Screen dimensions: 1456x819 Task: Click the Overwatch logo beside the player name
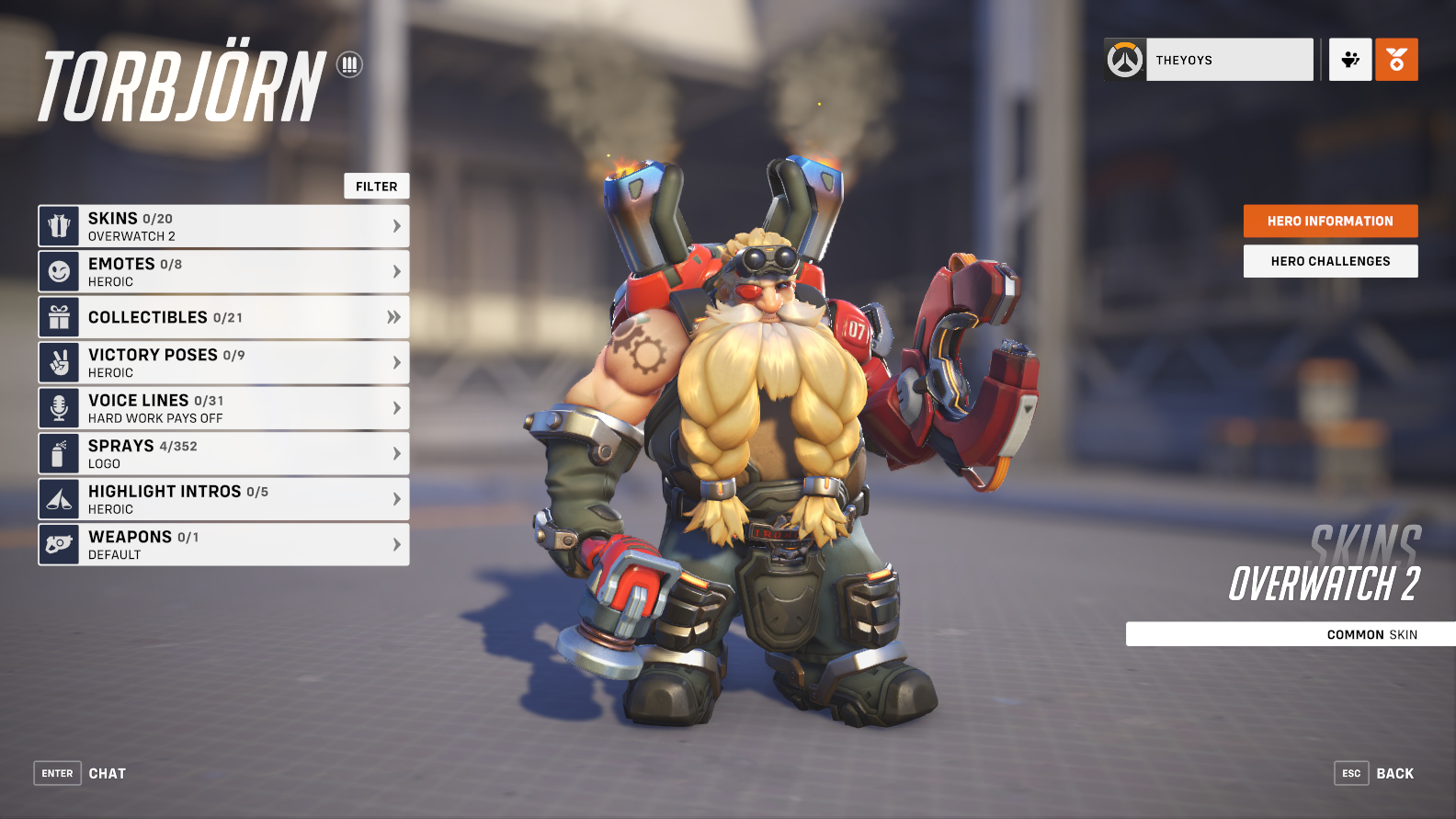point(1123,59)
